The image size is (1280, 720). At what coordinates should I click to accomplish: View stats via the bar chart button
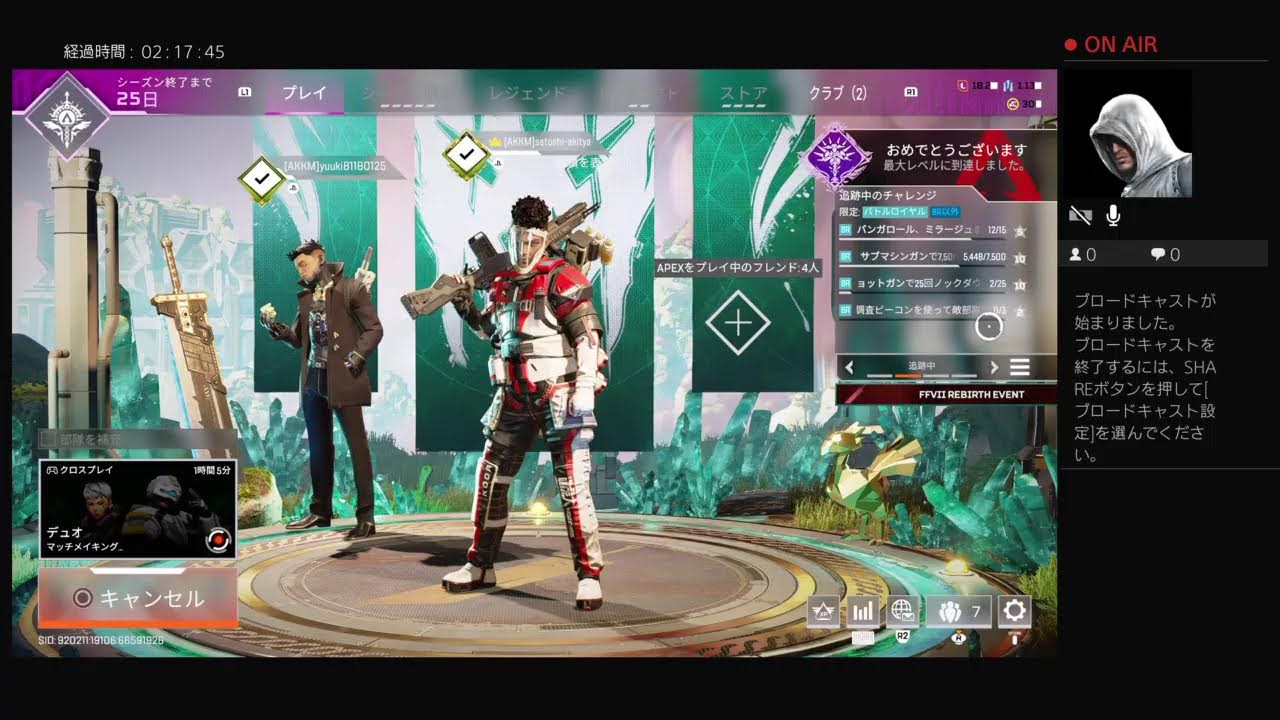[x=863, y=611]
